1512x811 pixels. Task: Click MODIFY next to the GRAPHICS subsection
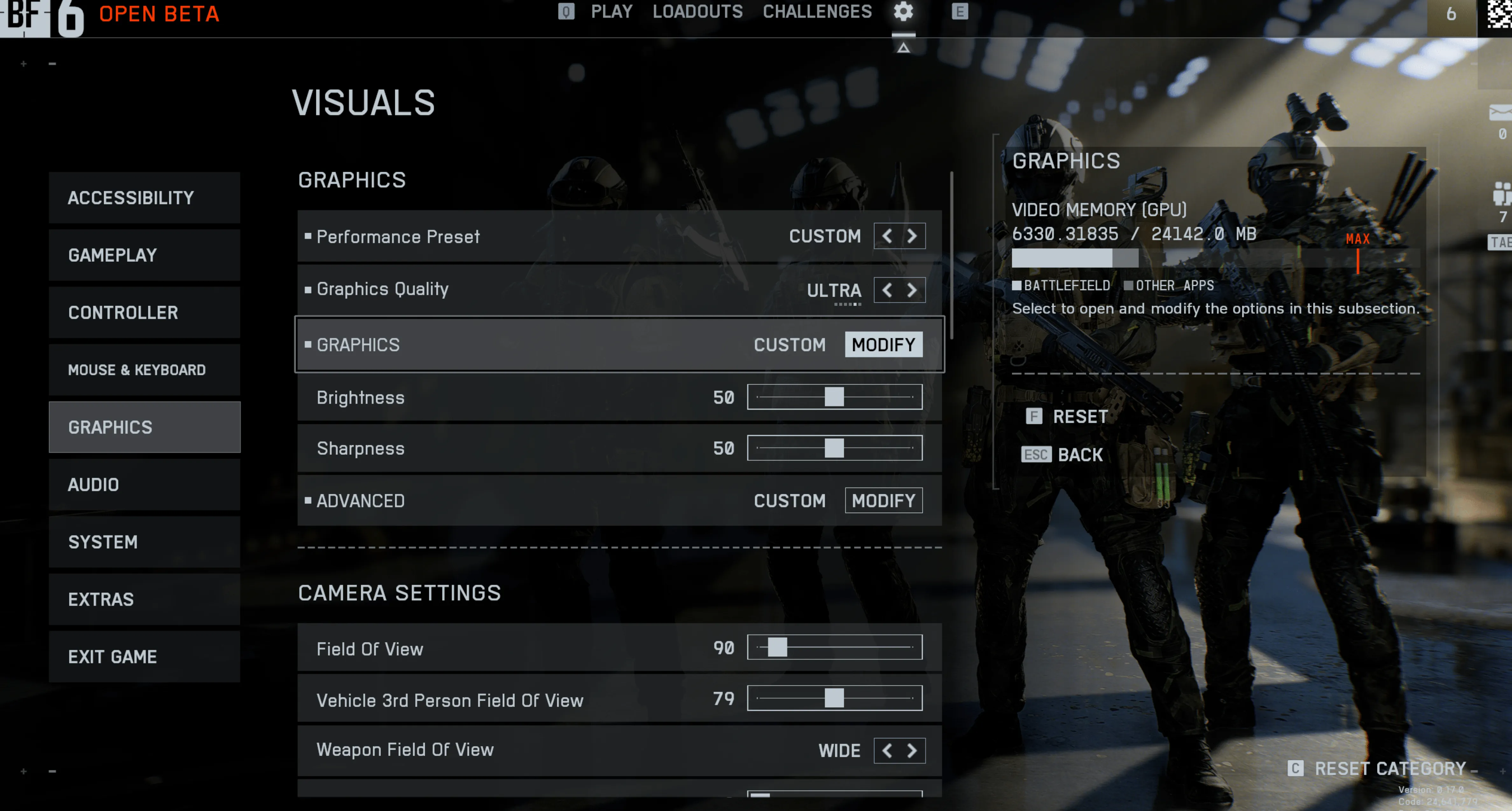(x=883, y=344)
